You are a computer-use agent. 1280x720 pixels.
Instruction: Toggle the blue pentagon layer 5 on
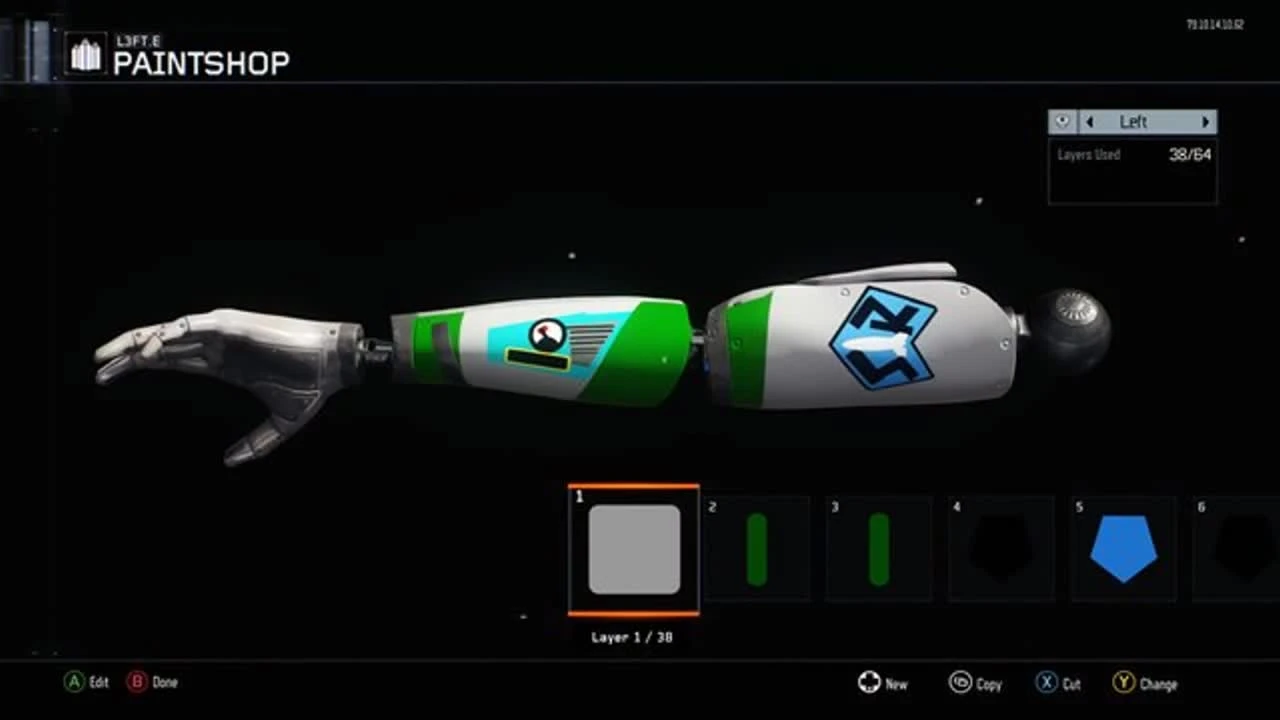(1123, 548)
